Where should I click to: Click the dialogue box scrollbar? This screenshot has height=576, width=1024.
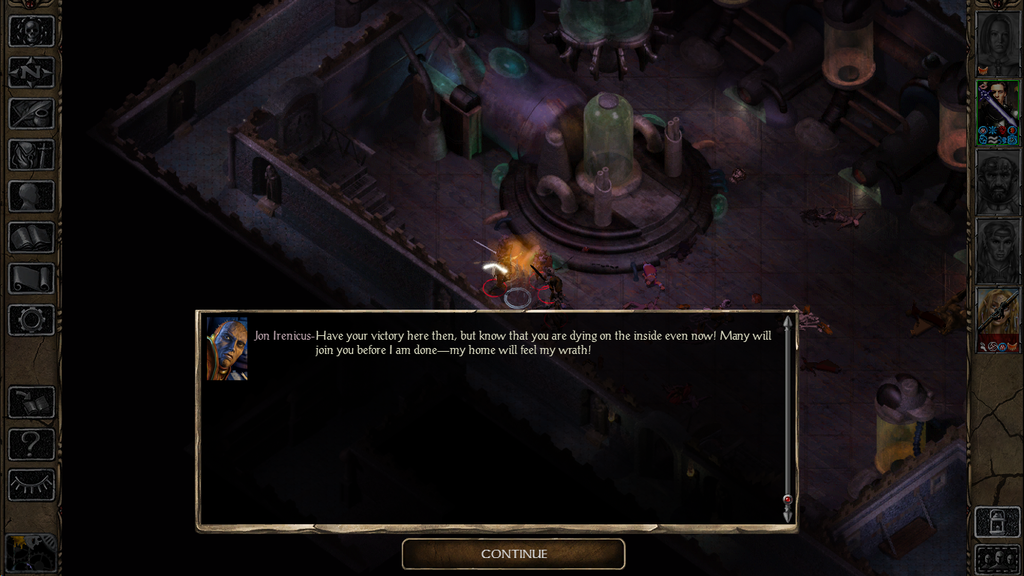pyautogui.click(x=787, y=418)
